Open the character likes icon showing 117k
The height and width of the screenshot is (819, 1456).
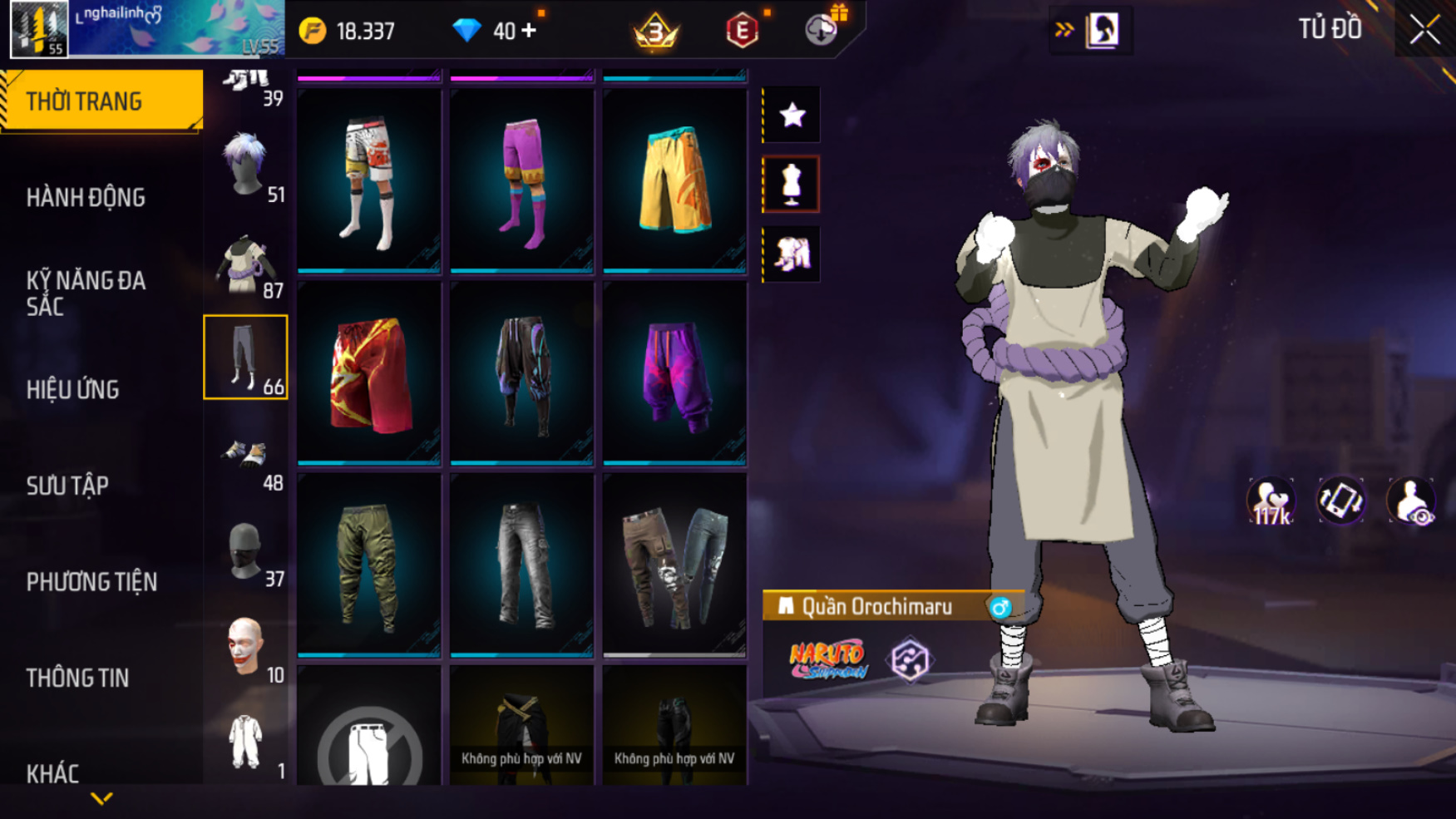(x=1270, y=501)
